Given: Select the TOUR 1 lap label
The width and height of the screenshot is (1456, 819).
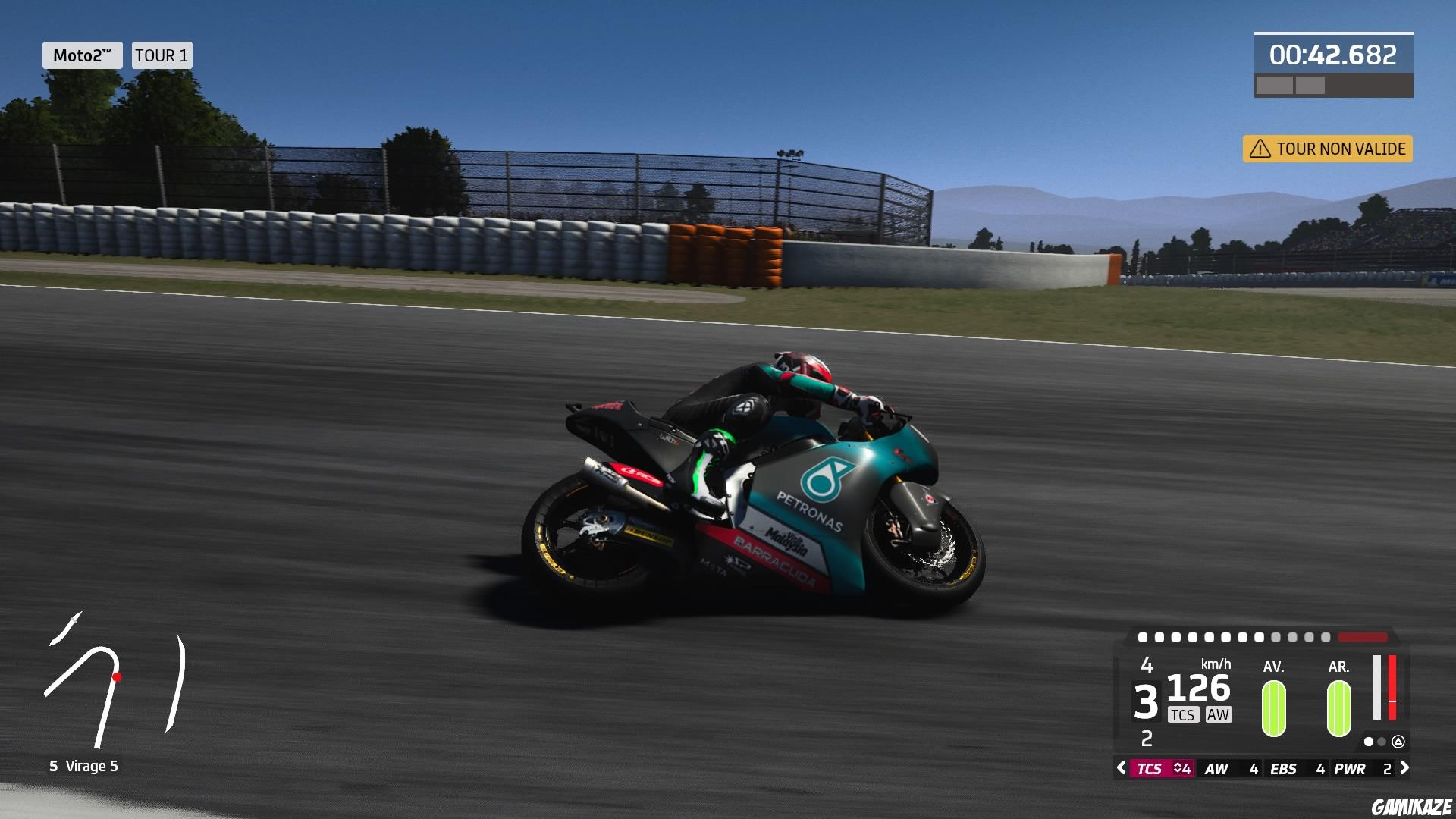Looking at the screenshot, I should click(x=161, y=54).
